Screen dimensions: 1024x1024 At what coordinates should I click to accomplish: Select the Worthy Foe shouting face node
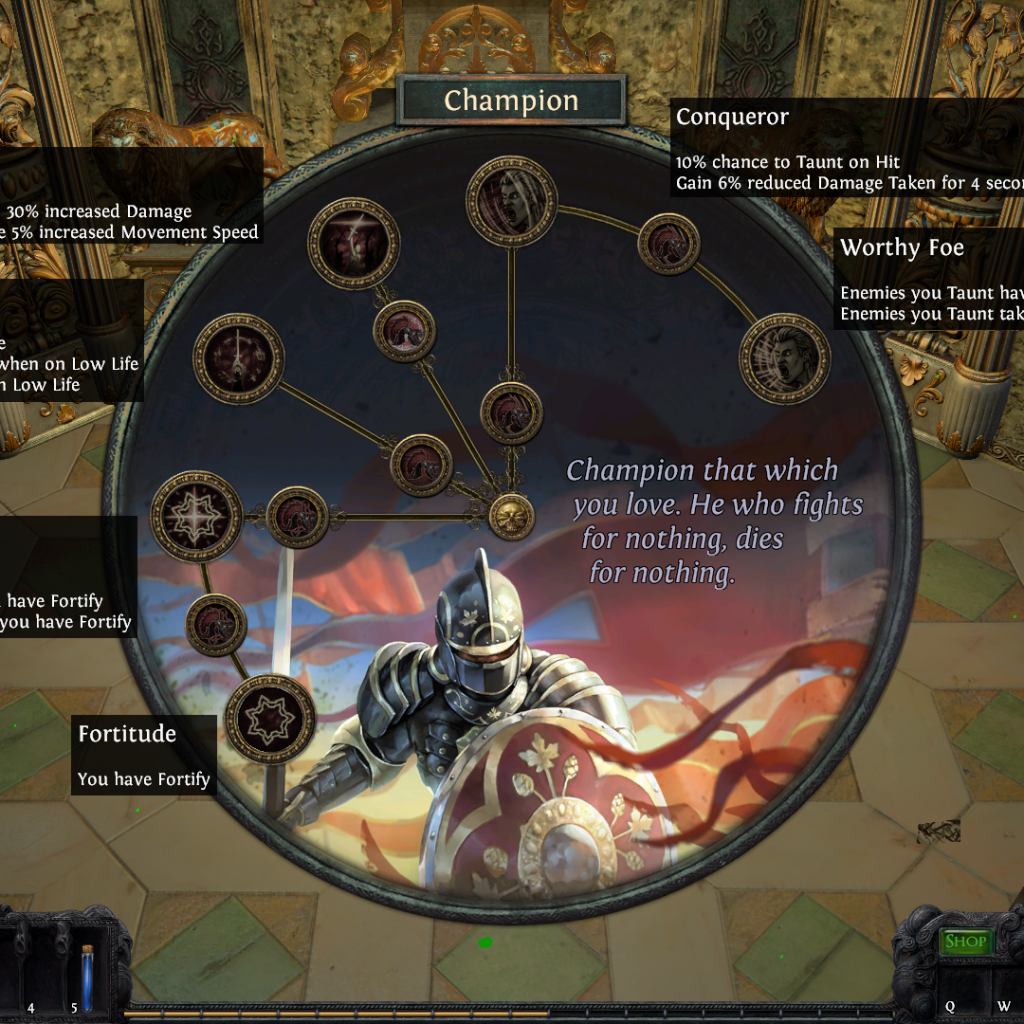point(785,358)
